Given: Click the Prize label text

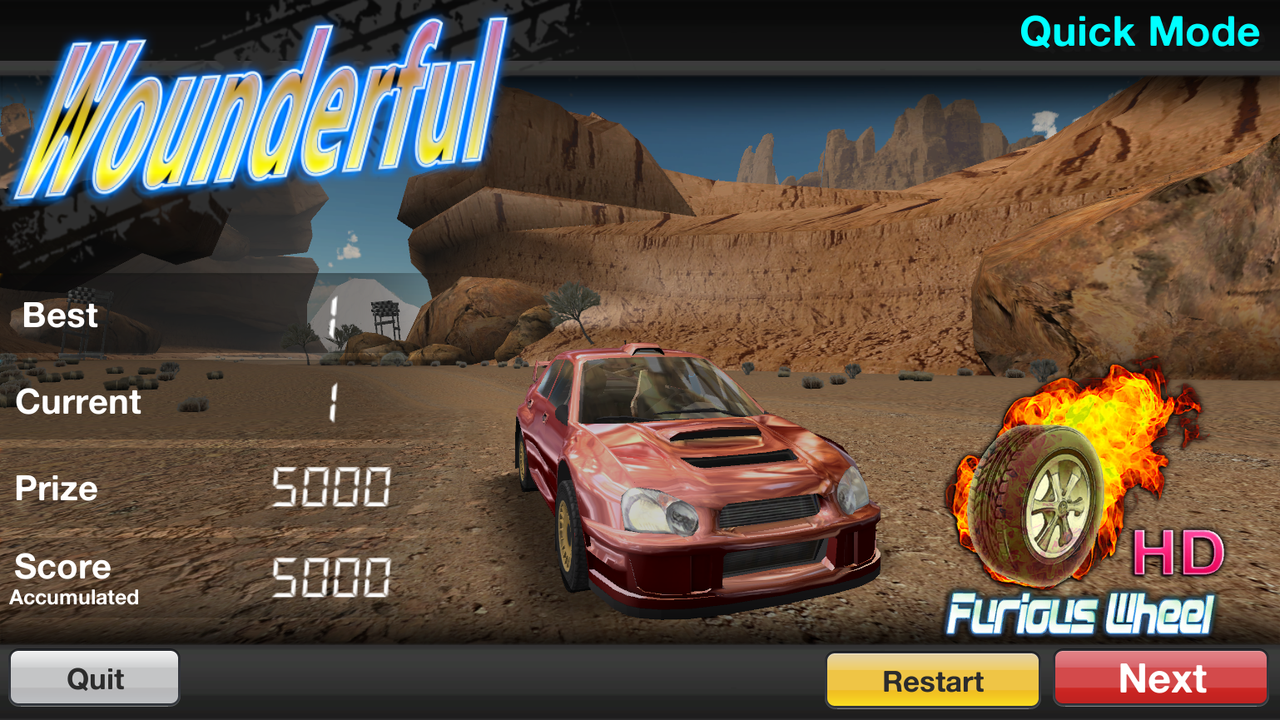Looking at the screenshot, I should [55, 489].
